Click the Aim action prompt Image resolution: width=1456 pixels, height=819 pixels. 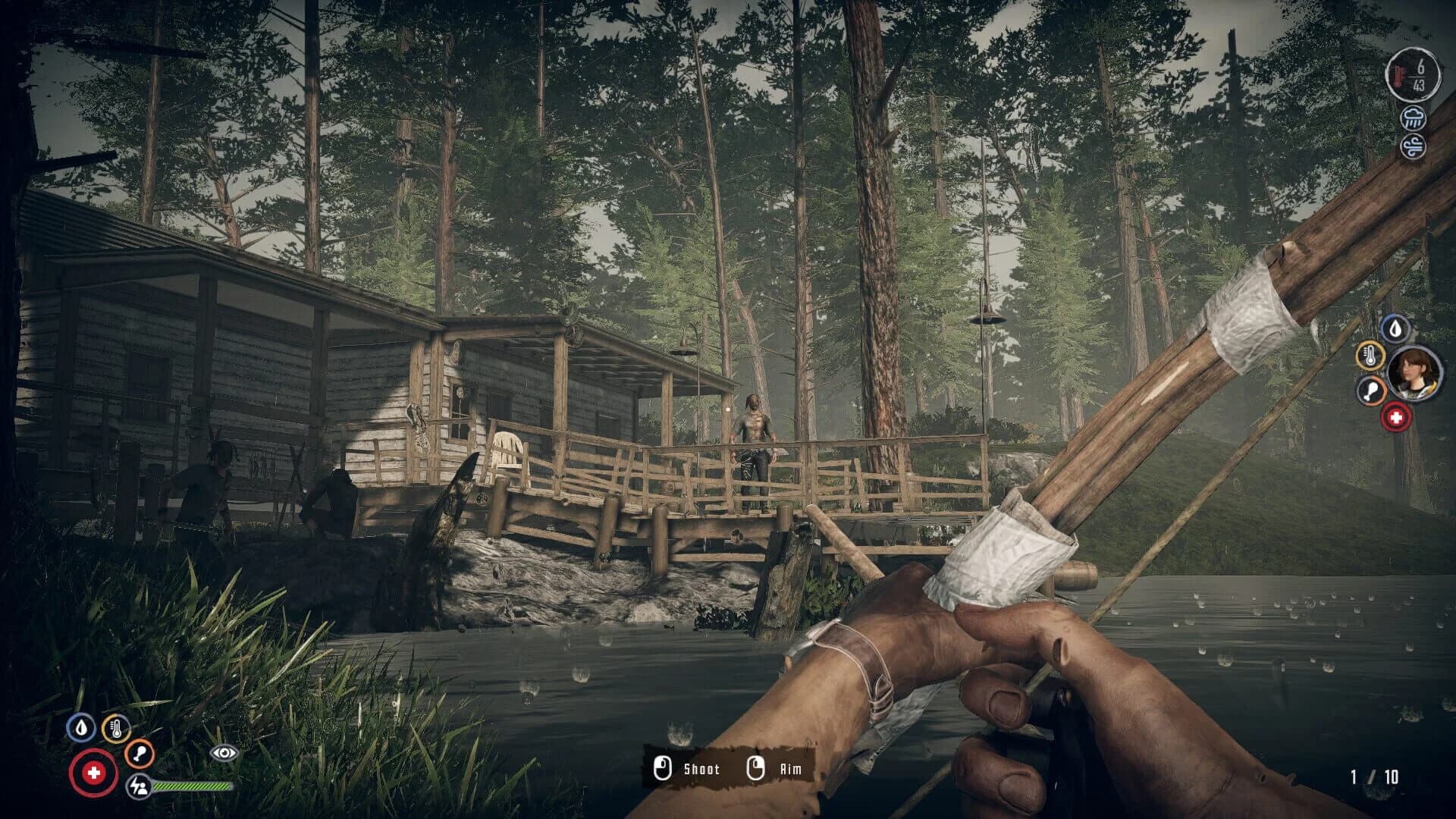789,770
